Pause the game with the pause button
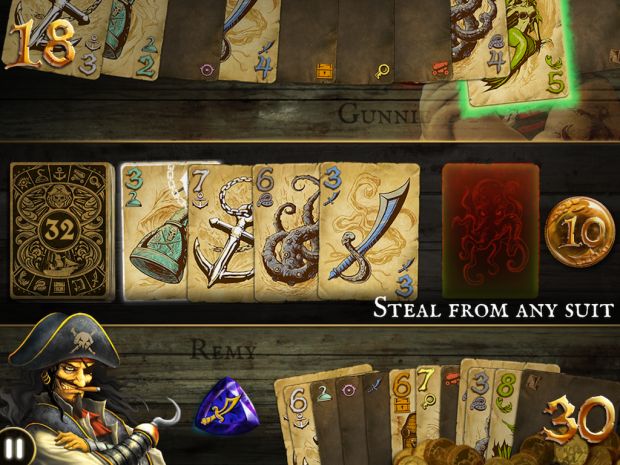Image resolution: width=620 pixels, height=465 pixels. pos(14,447)
